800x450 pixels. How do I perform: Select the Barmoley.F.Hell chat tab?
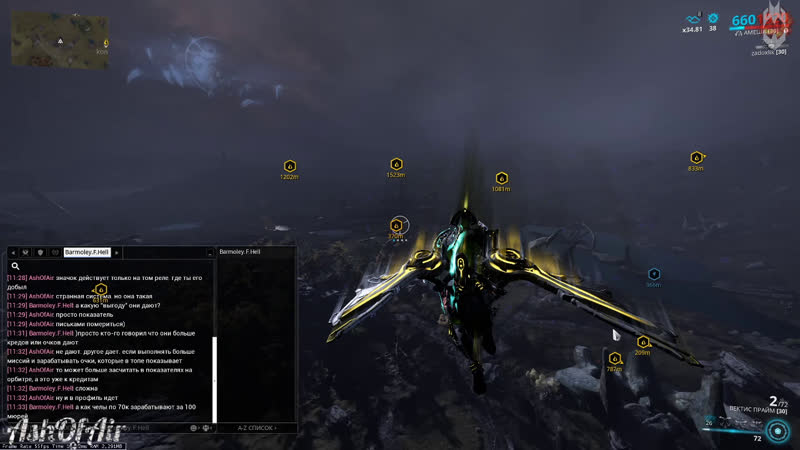tap(86, 253)
